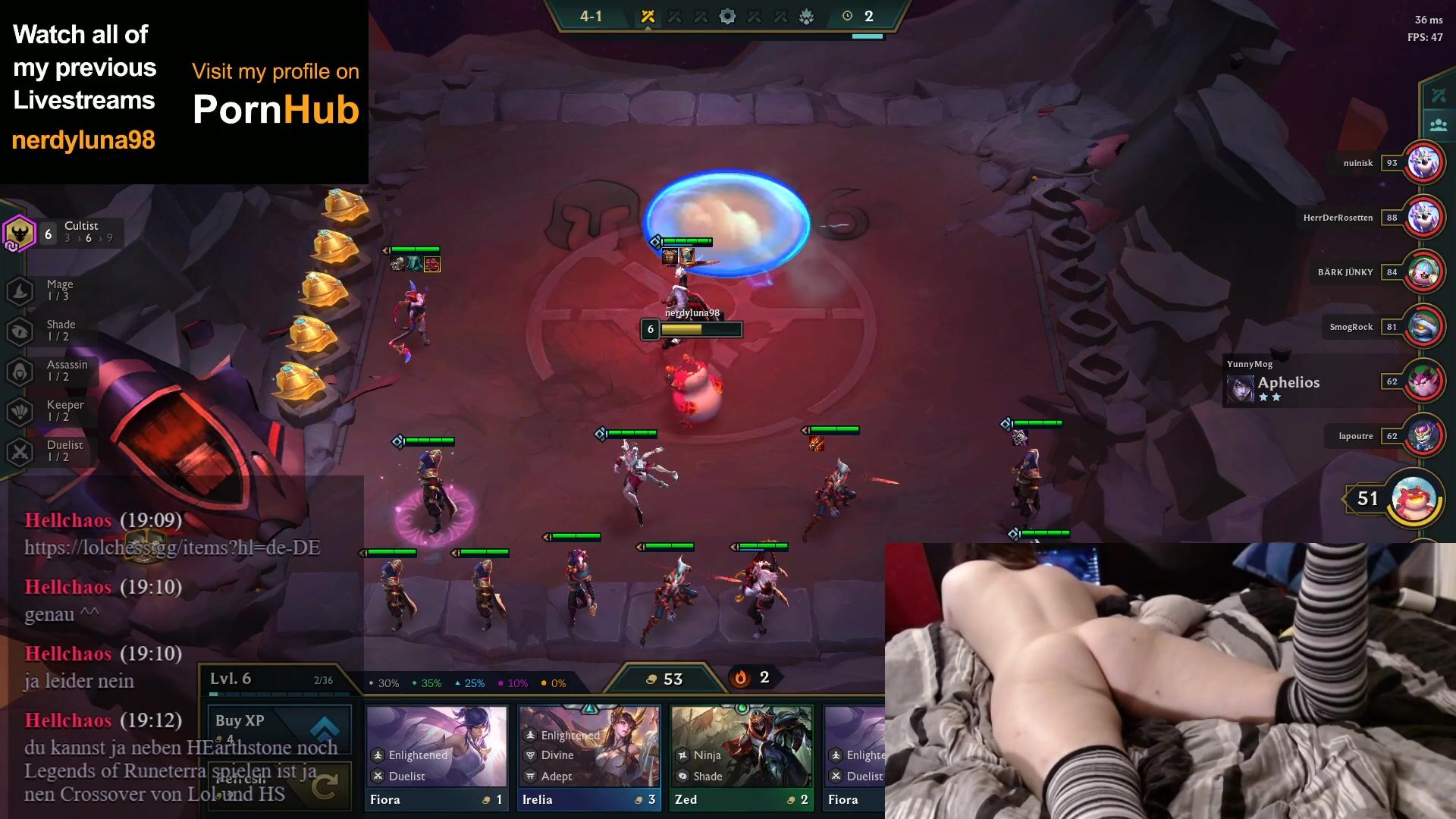This screenshot has height=819, width=1456.
Task: Open the Shade trait tooltip entry
Action: point(52,331)
